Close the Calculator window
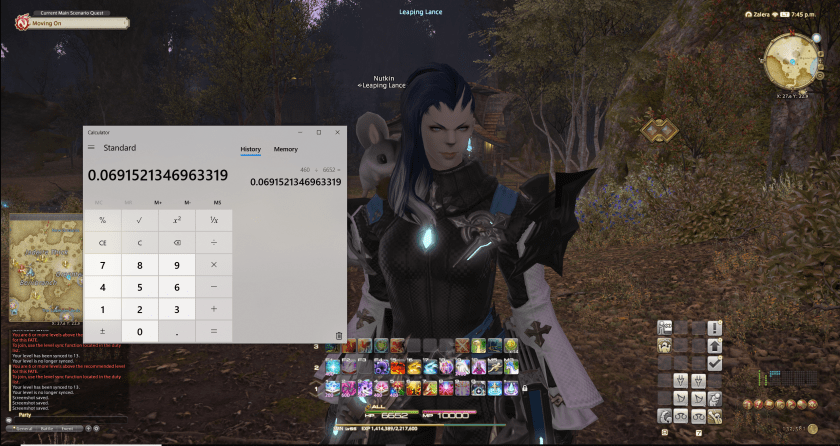Image resolution: width=840 pixels, height=446 pixels. (x=337, y=132)
